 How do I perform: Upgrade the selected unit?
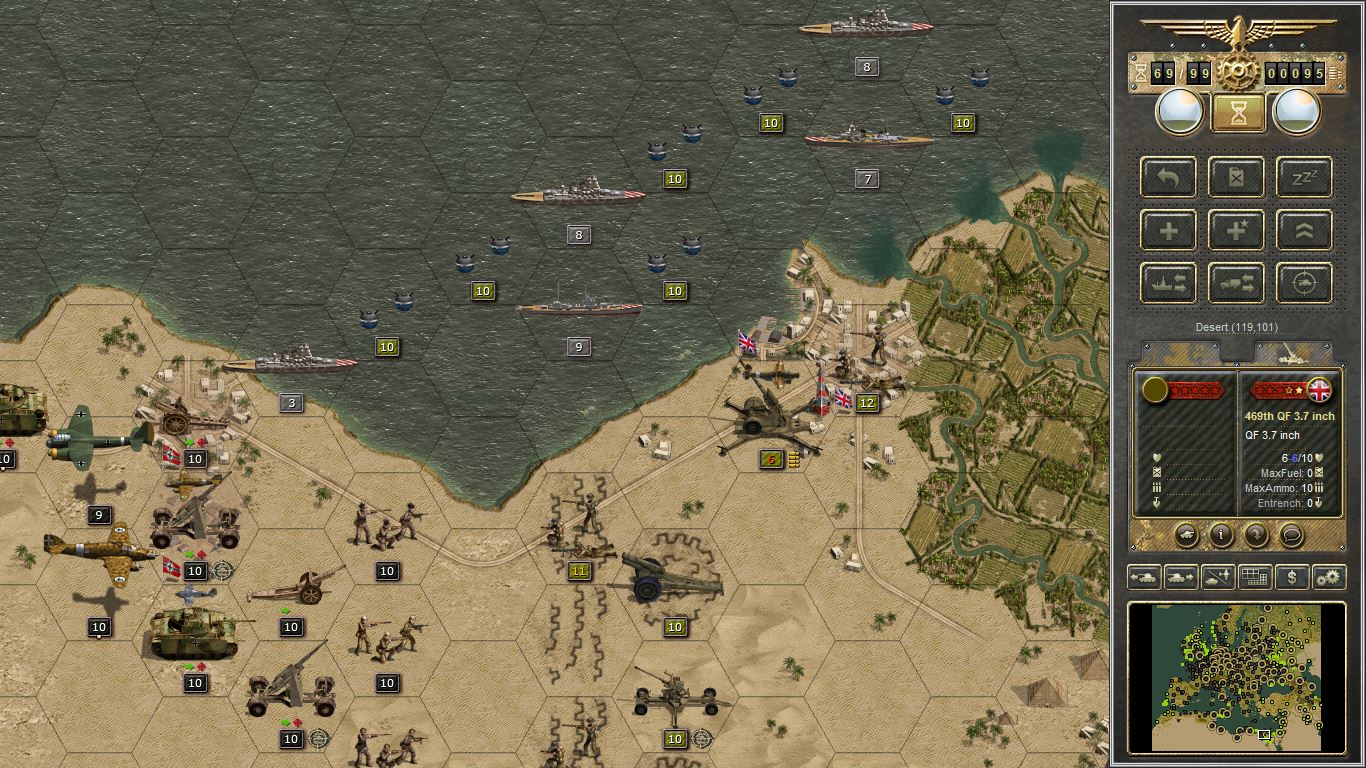(1304, 230)
